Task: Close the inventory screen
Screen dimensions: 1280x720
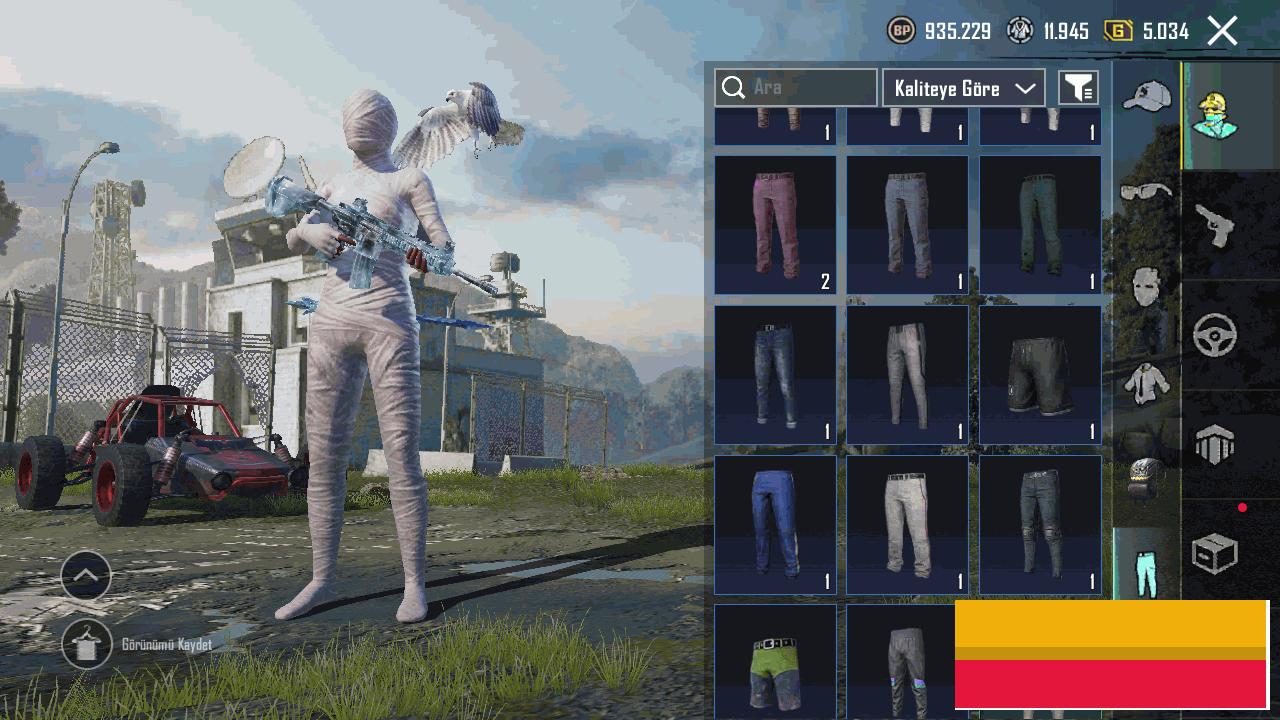Action: point(1222,31)
